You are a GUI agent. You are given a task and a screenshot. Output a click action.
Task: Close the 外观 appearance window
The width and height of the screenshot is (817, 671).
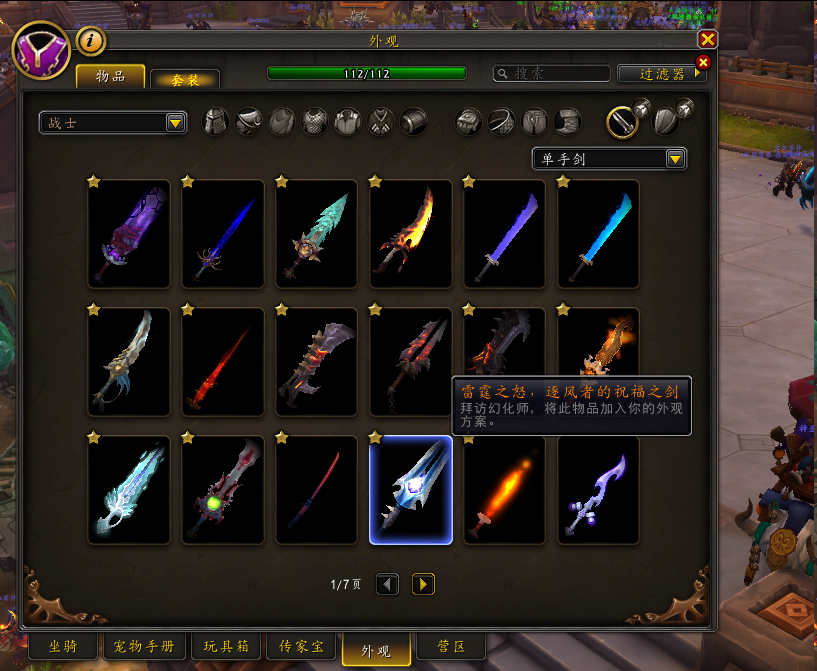click(707, 40)
